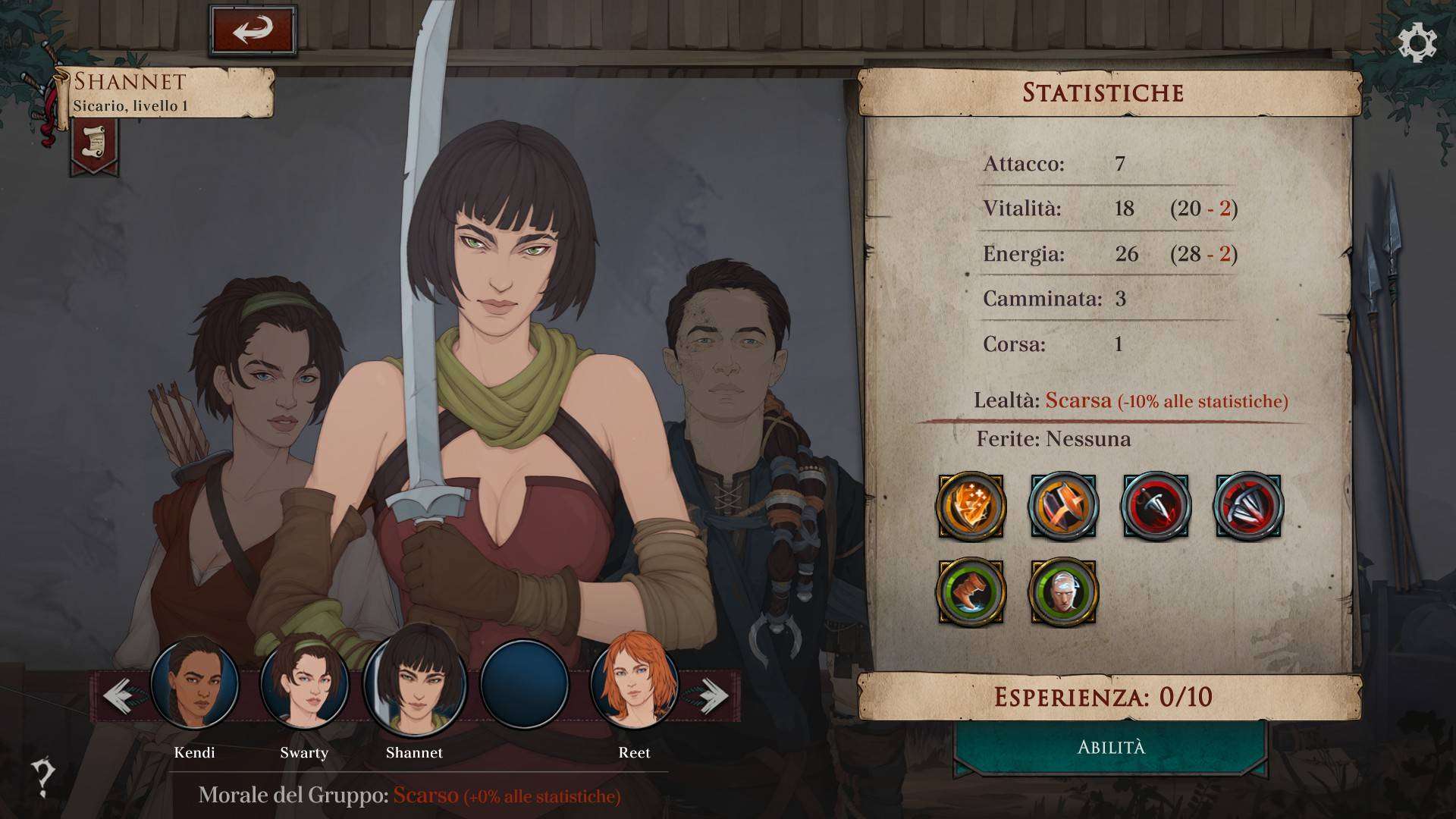Inspect the single dagger ability icon
Viewport: 1456px width, 819px height.
[1156, 507]
